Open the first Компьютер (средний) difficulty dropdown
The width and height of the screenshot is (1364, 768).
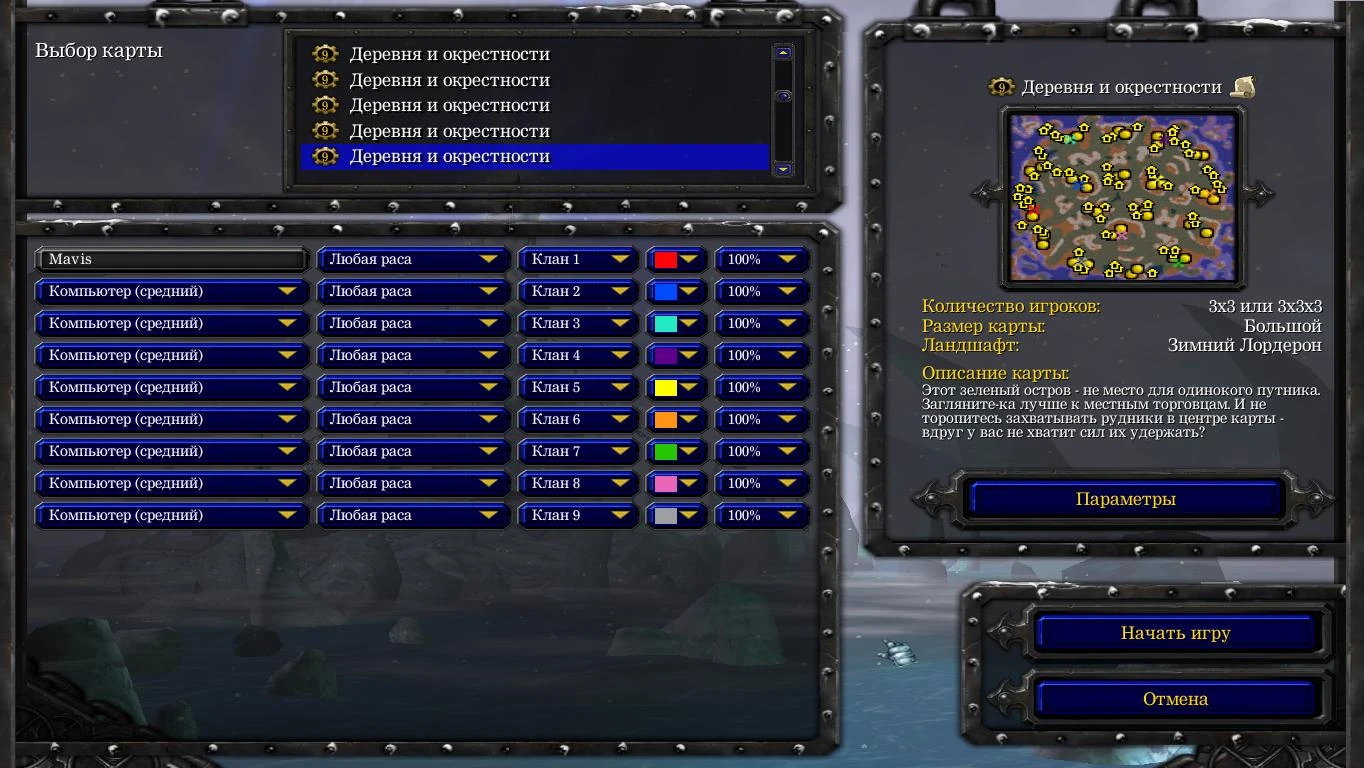(x=170, y=291)
